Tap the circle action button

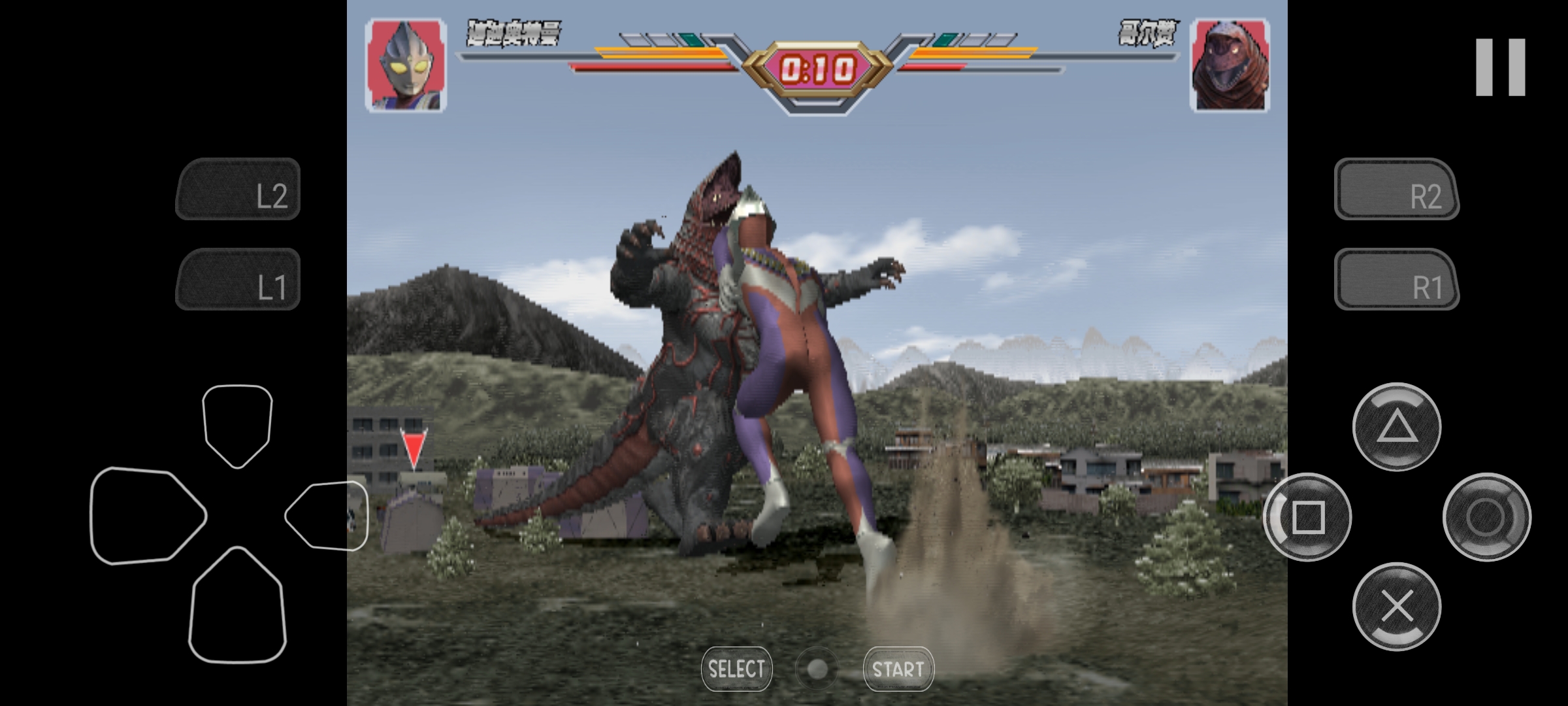pyautogui.click(x=1486, y=517)
